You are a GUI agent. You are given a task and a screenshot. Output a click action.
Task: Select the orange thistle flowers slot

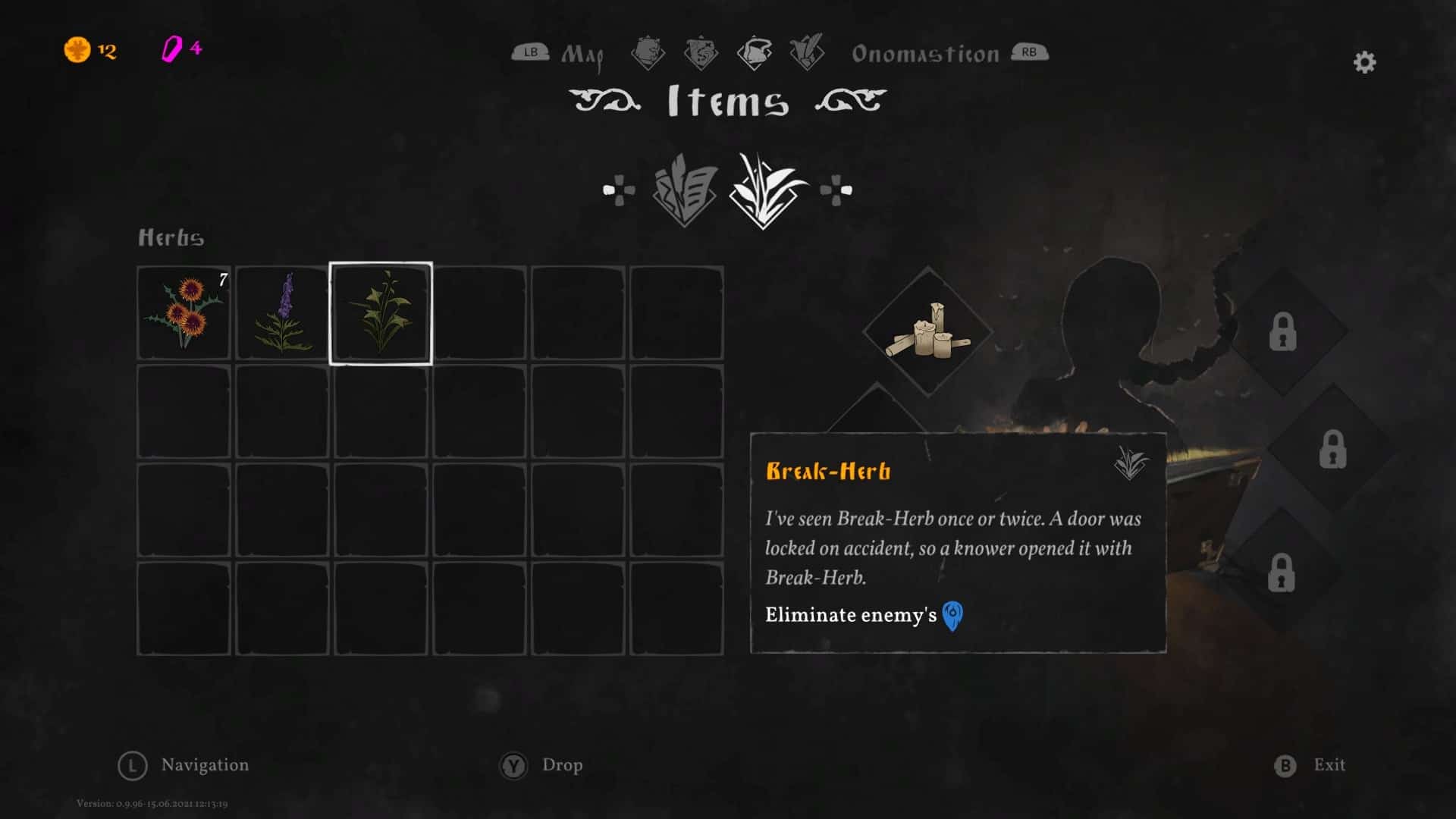(184, 313)
